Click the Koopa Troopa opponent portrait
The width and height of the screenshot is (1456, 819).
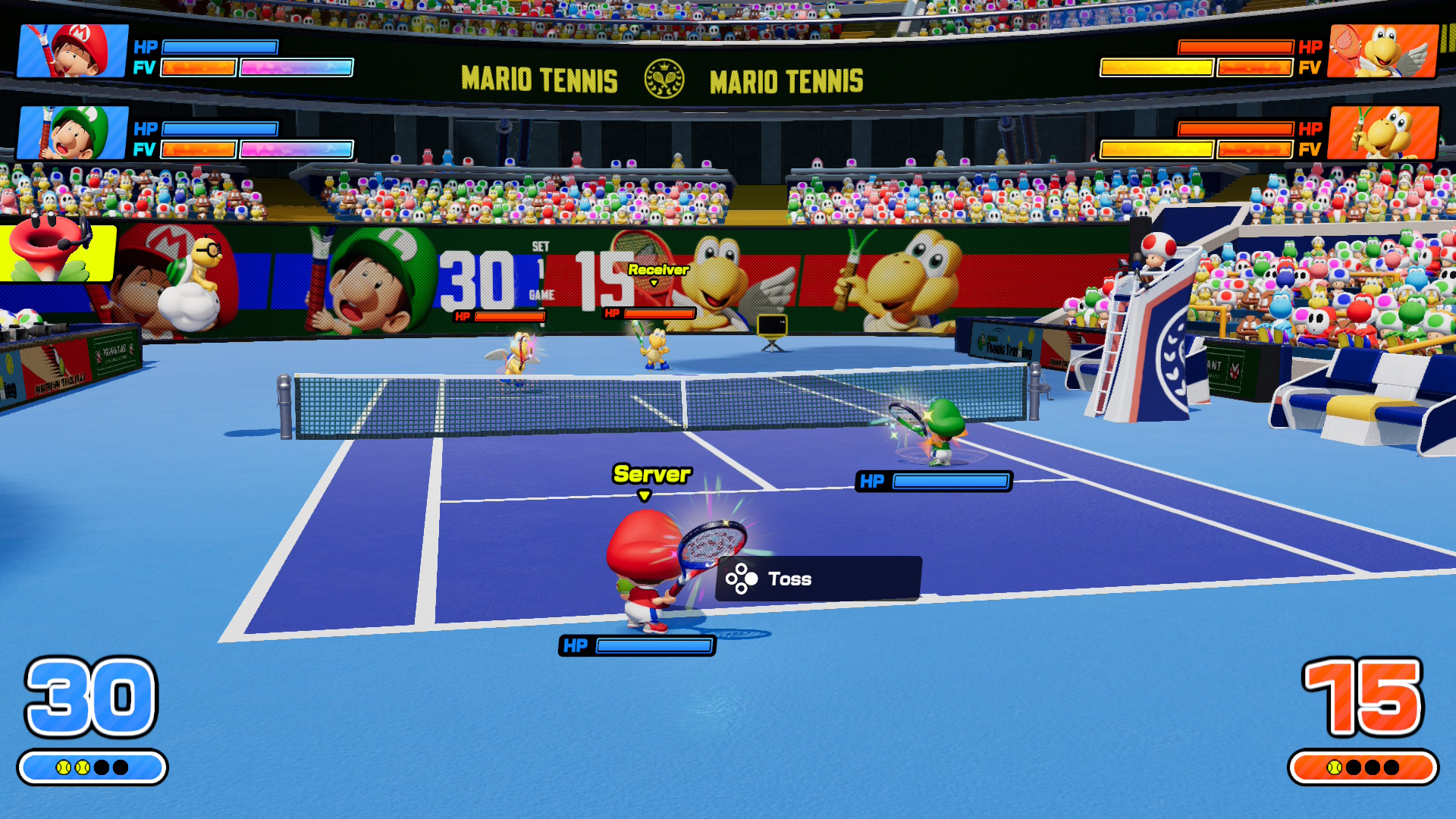point(1382,133)
